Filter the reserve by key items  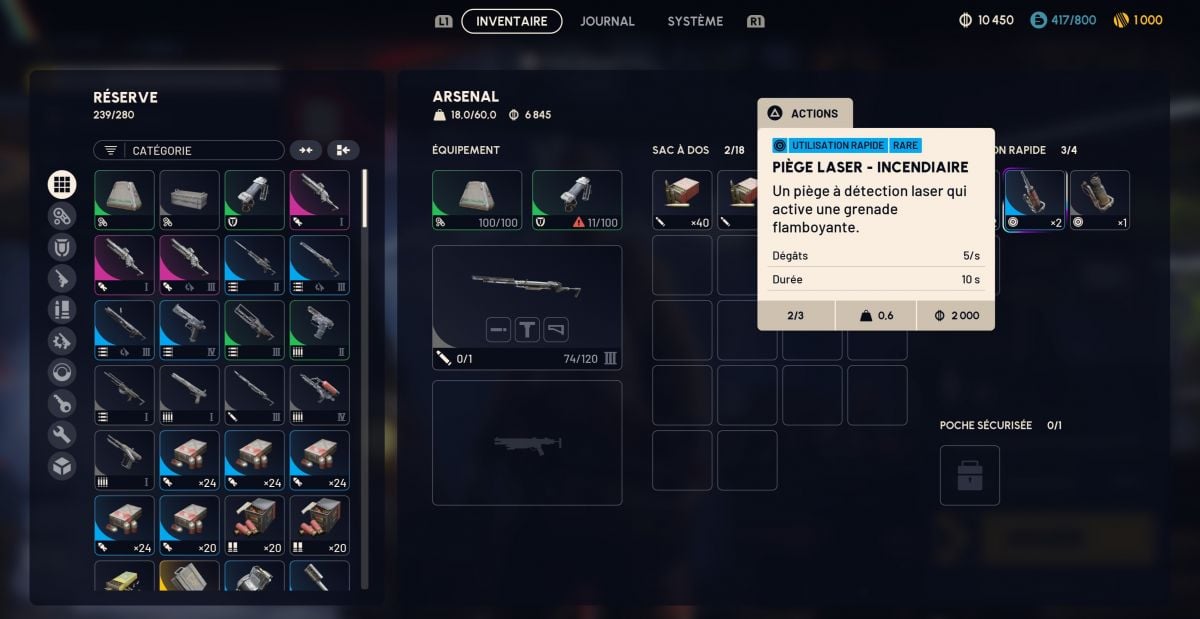pyautogui.click(x=62, y=403)
